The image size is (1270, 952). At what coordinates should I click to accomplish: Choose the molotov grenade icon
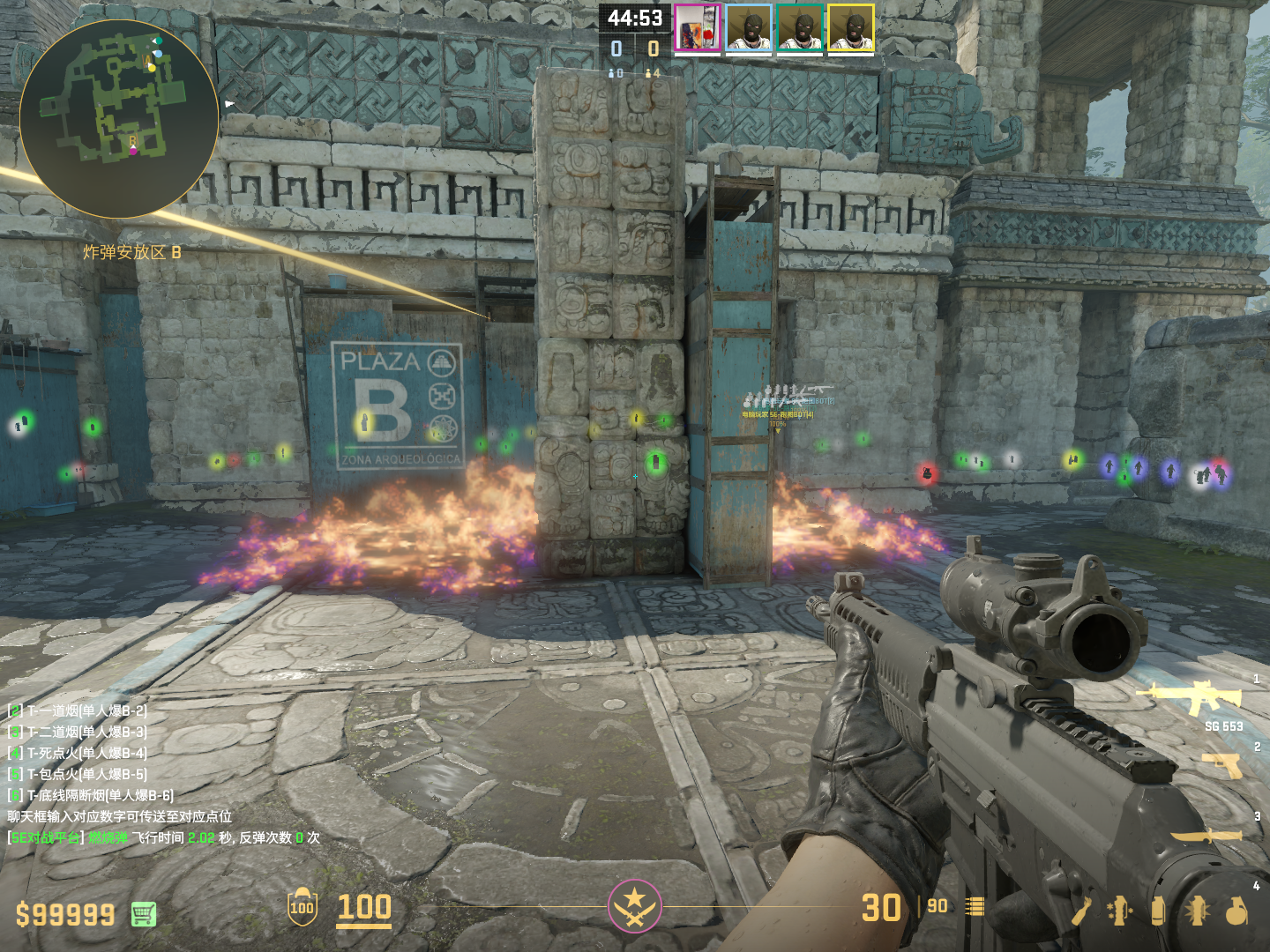tap(1081, 911)
